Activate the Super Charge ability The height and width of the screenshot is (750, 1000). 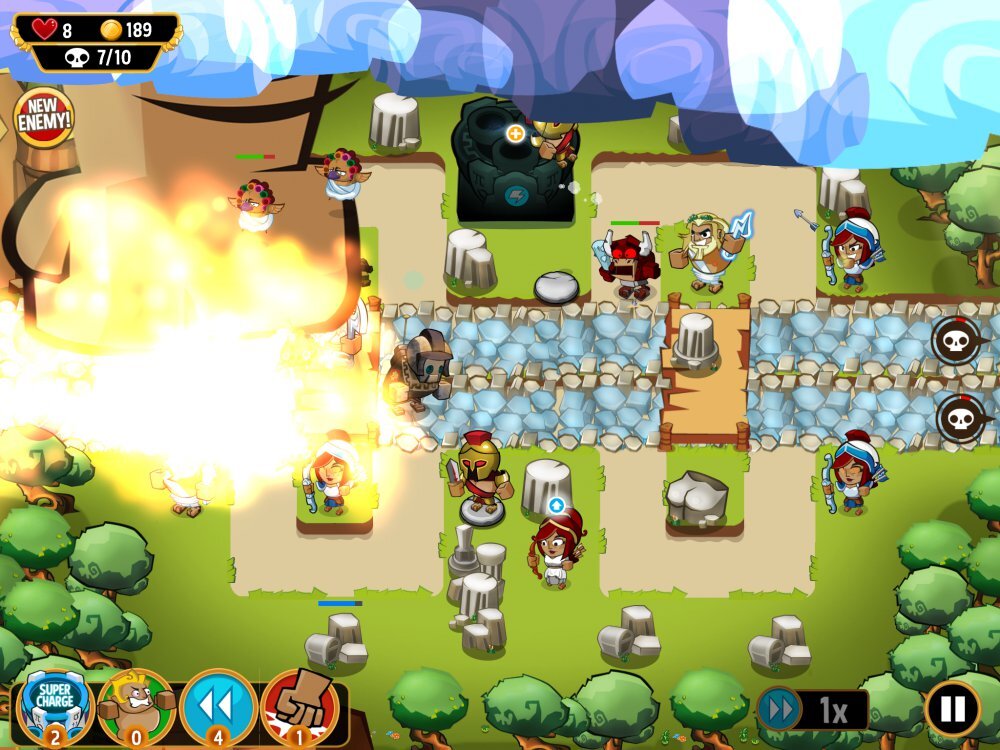(x=55, y=706)
